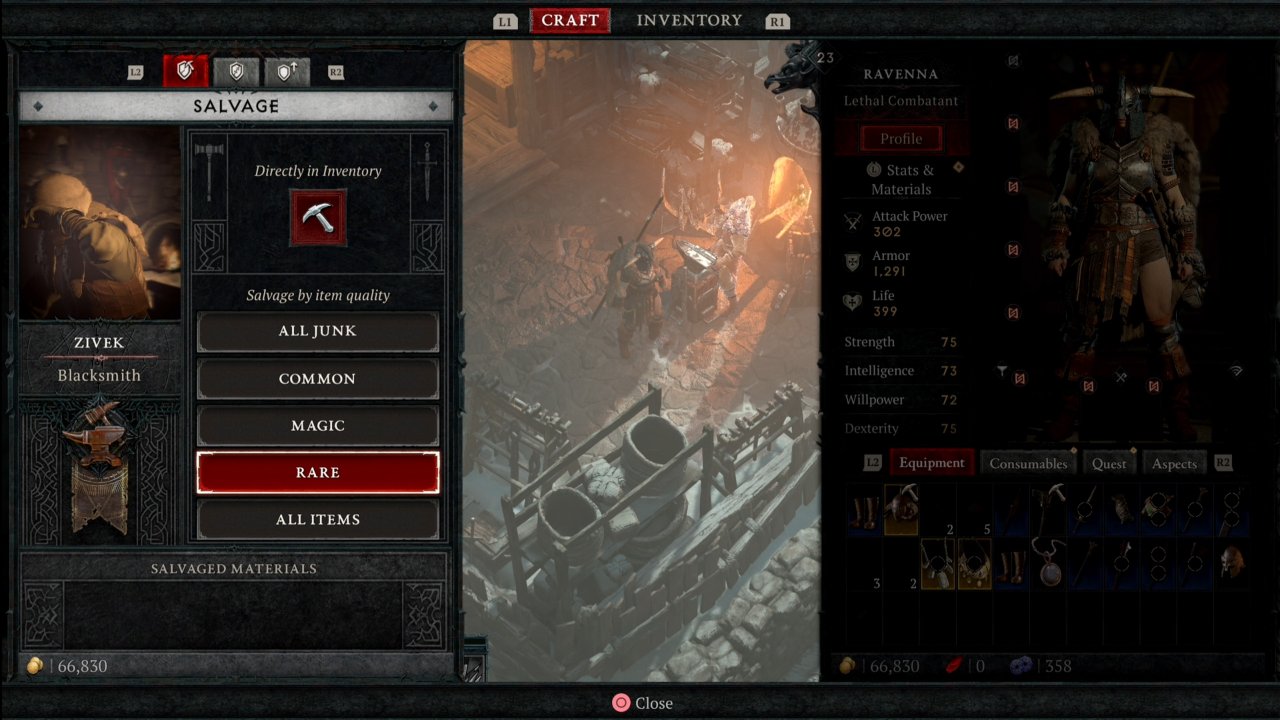Click the Armor shield stat icon

point(852,261)
